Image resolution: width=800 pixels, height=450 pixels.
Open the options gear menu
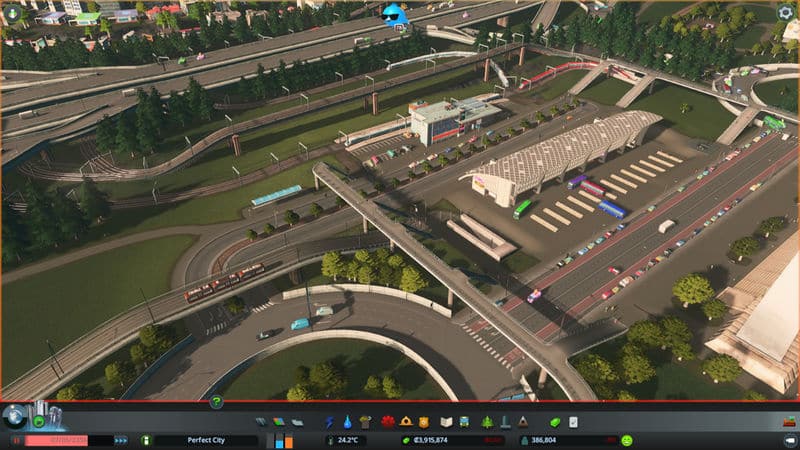pos(786,13)
